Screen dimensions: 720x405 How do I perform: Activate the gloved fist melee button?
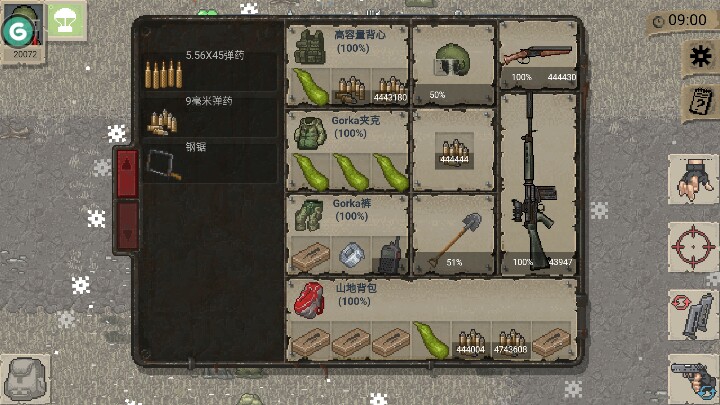point(692,178)
